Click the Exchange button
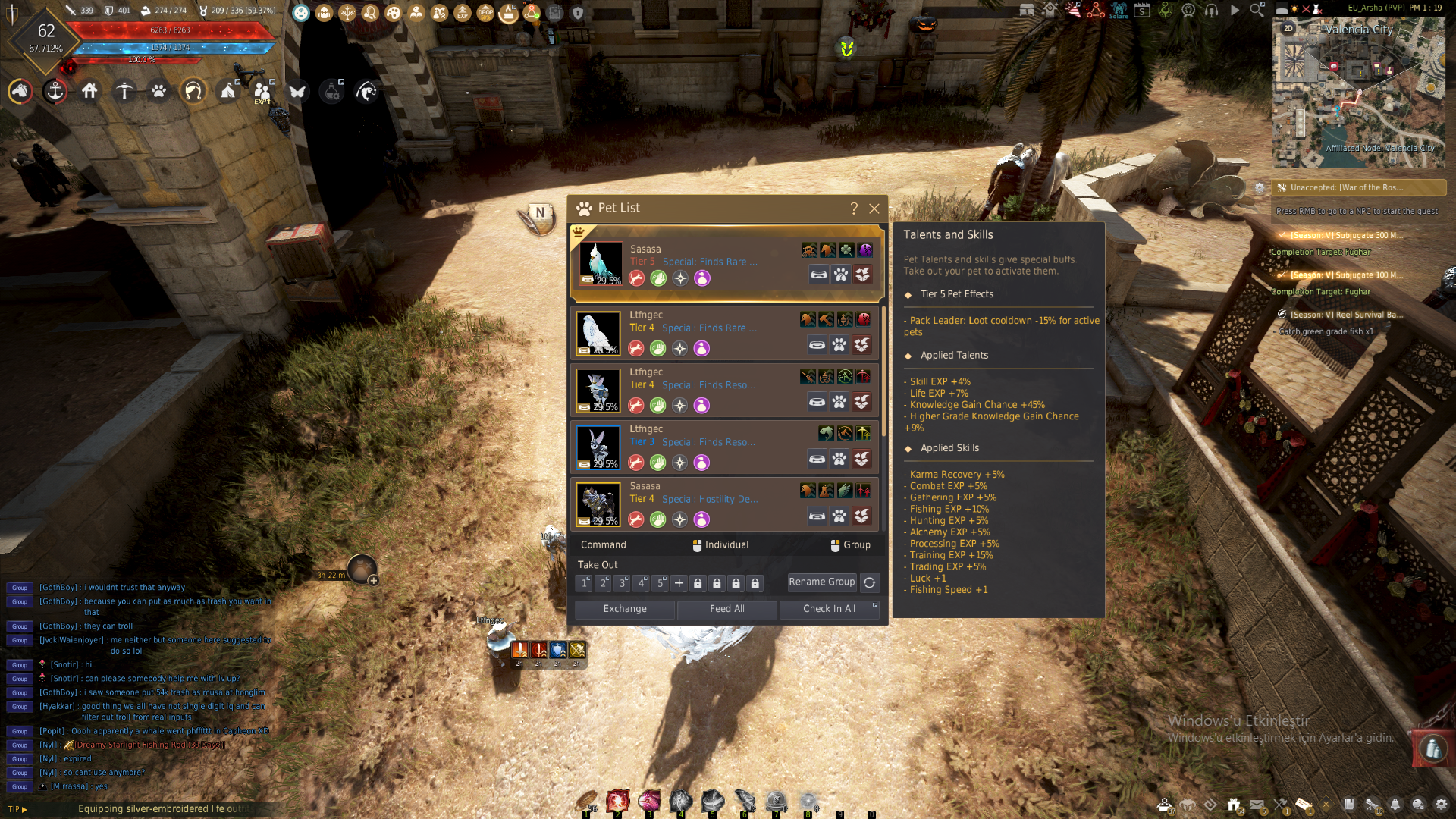Screen dimensions: 1456x819 [x=625, y=609]
